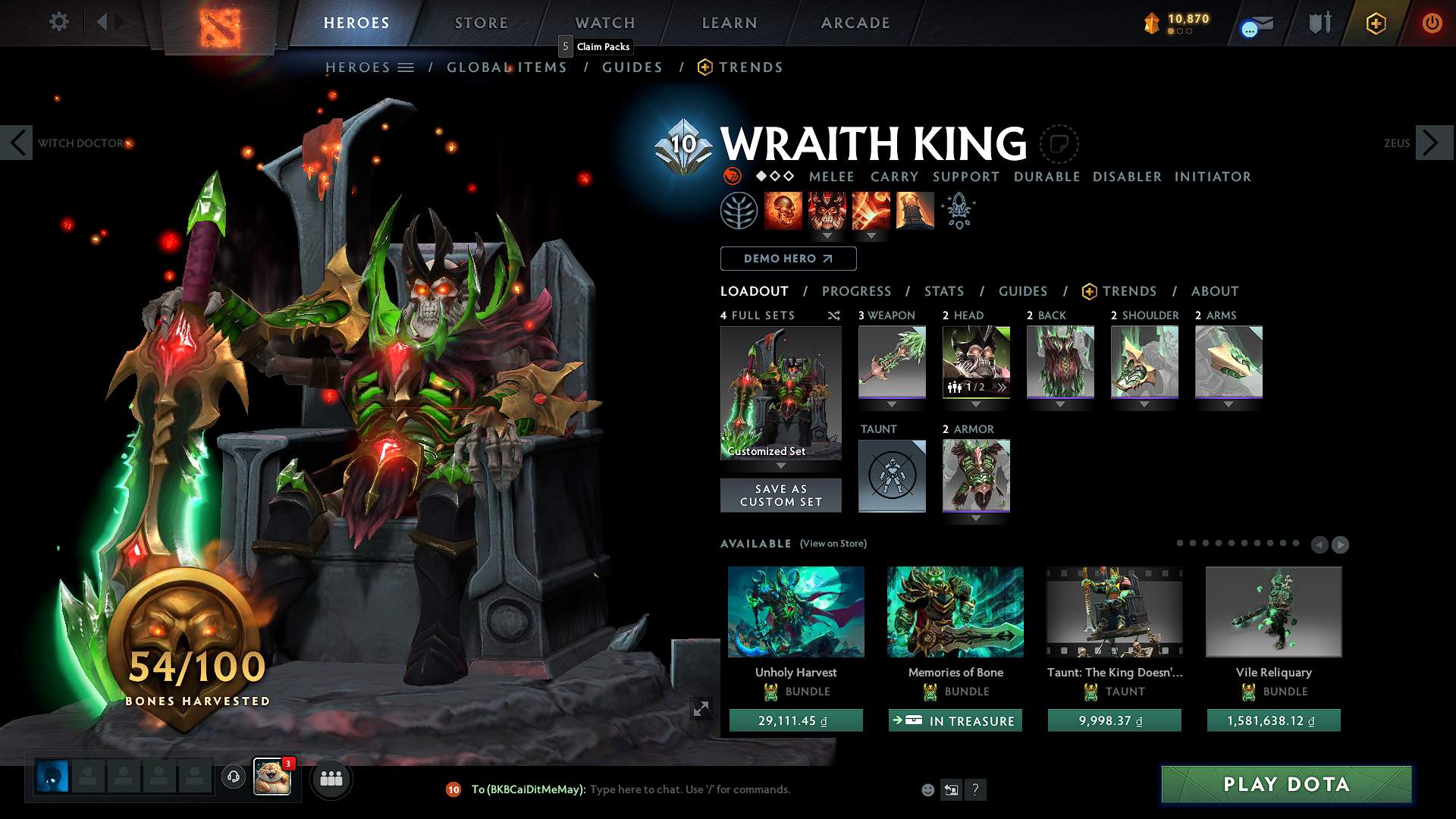Go to previous hero Witch Doctor
Screen dimensions: 1456x819
(17, 143)
